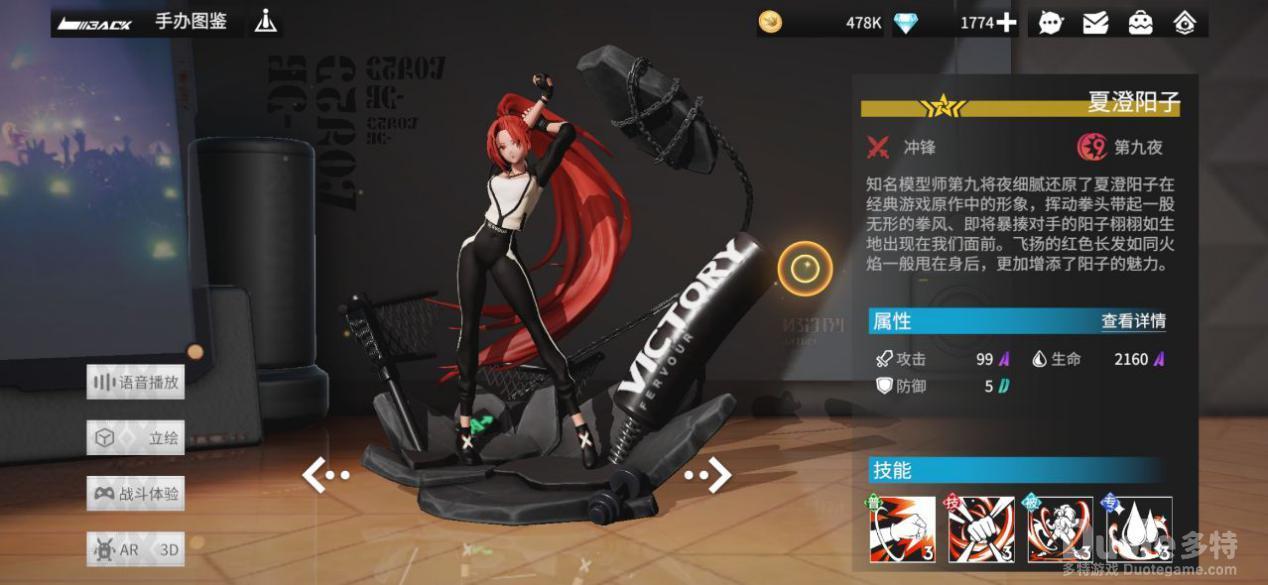This screenshot has width=1268, height=585.
Task: Switch to previous figure with left arrow
Action: pyautogui.click(x=324, y=475)
